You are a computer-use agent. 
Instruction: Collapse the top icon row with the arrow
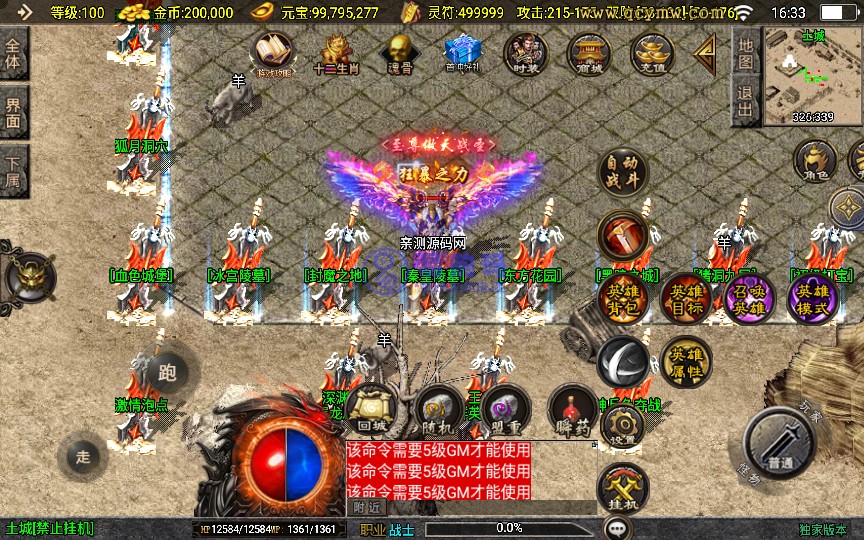[706, 52]
